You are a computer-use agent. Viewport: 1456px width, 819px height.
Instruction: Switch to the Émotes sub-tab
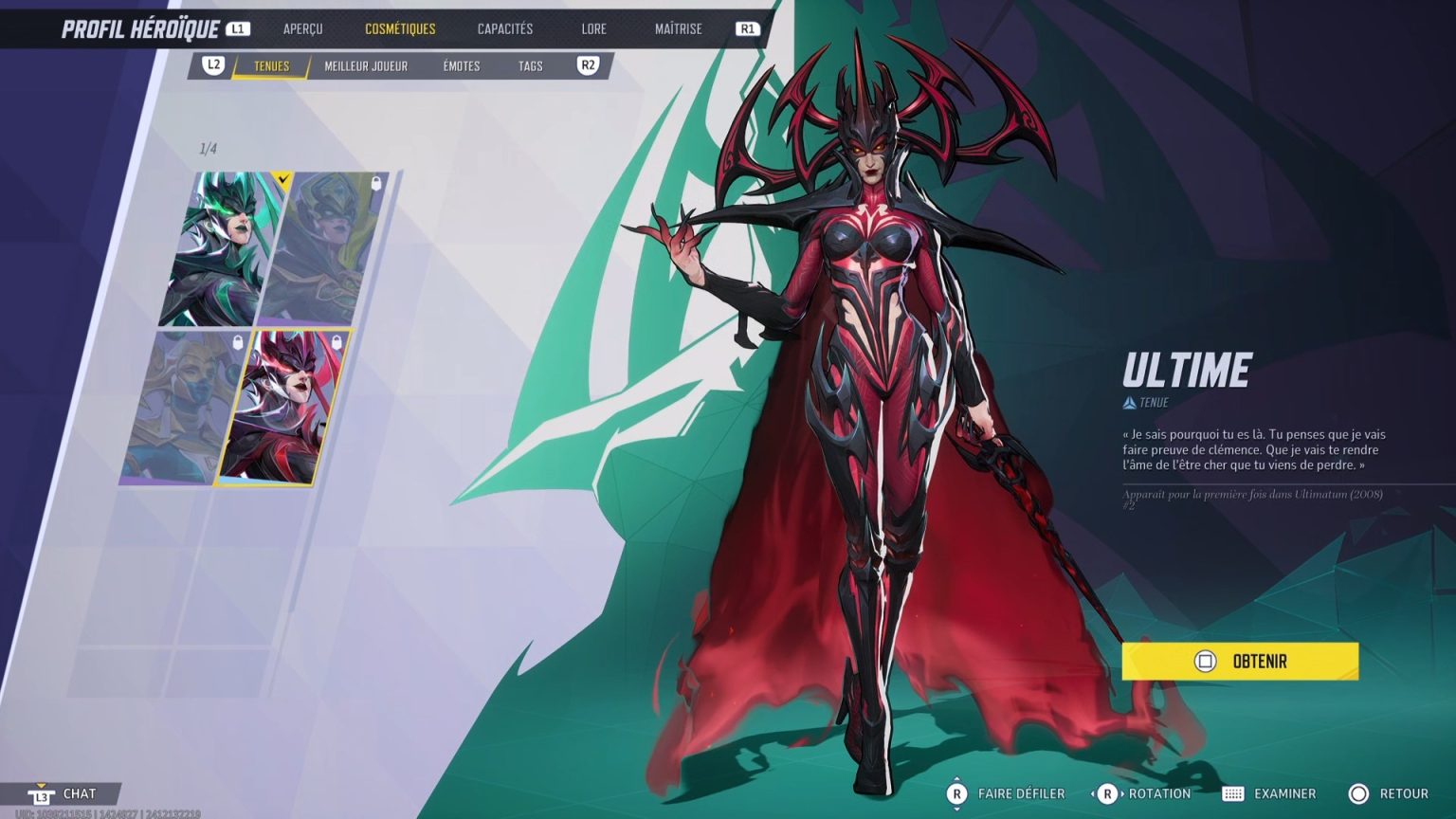[460, 66]
